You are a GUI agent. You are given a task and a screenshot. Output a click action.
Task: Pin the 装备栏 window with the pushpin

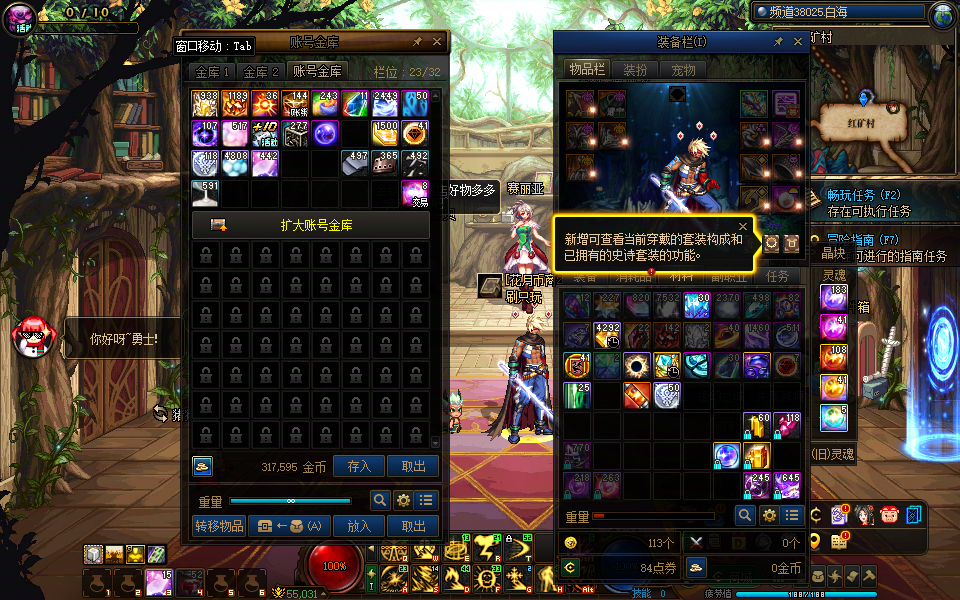(x=777, y=42)
